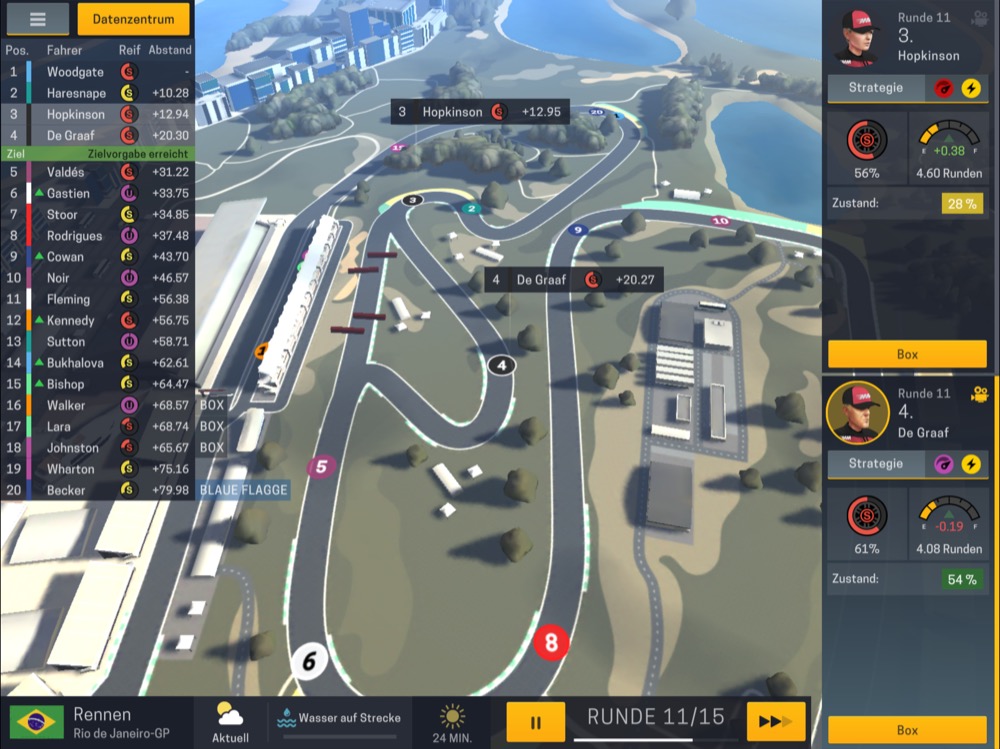This screenshot has height=749, width=1000.
Task: Toggle the camera on Hopkinson
Action: (979, 17)
